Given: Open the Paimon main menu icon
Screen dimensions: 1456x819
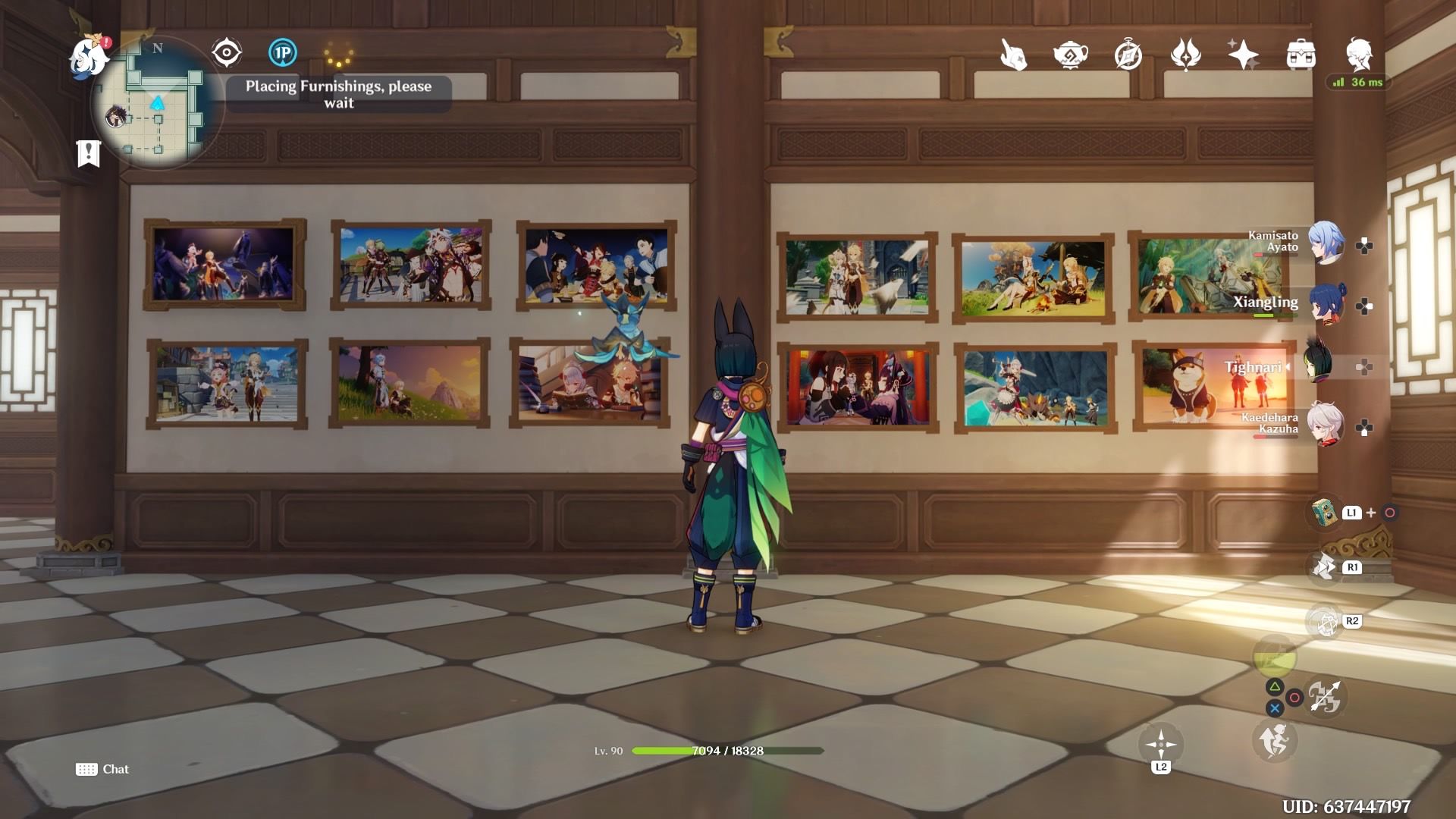Looking at the screenshot, I should click(x=86, y=55).
